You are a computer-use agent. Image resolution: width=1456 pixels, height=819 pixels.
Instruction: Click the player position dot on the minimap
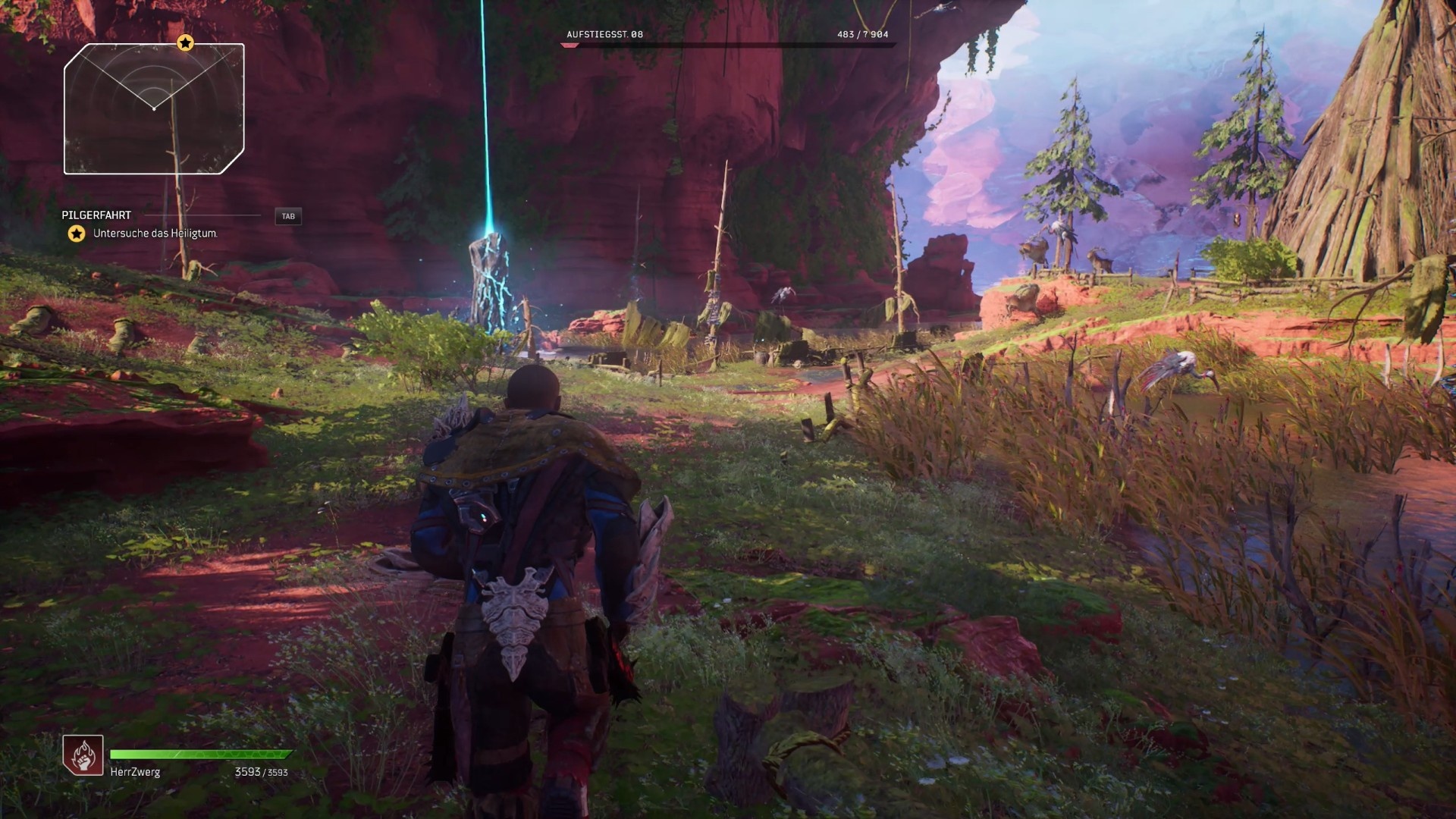[155, 108]
